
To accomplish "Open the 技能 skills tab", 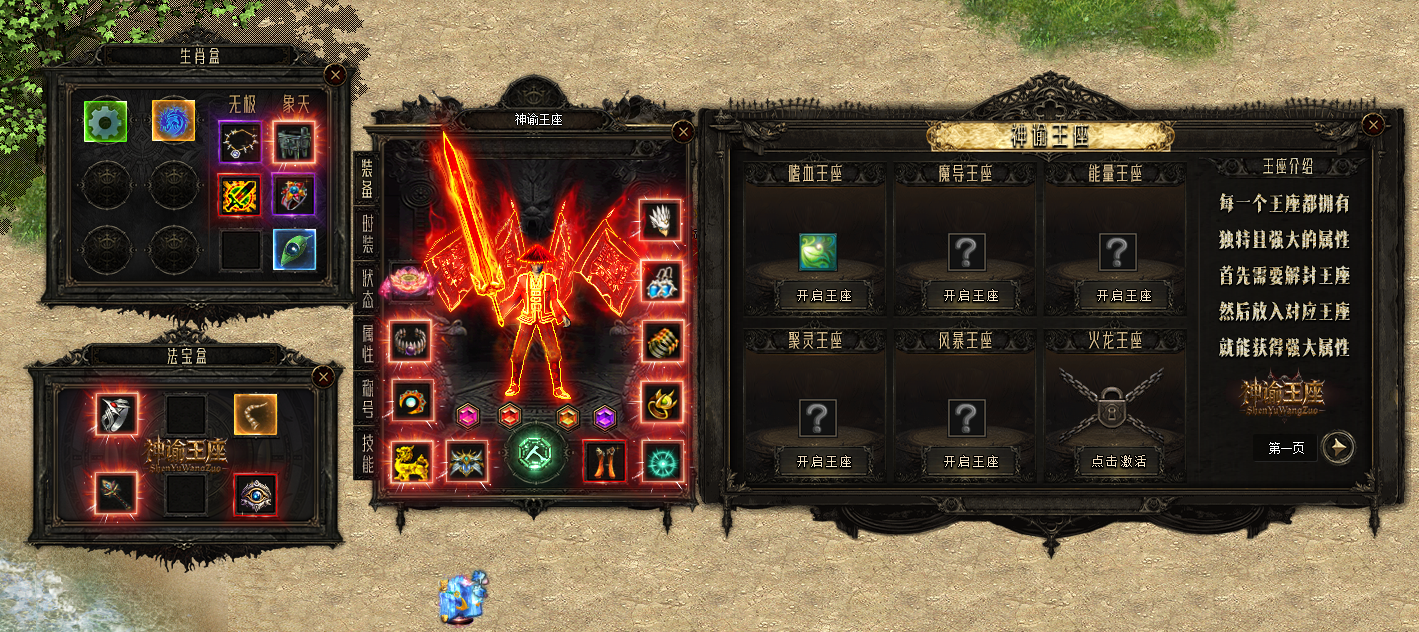I will point(368,452).
